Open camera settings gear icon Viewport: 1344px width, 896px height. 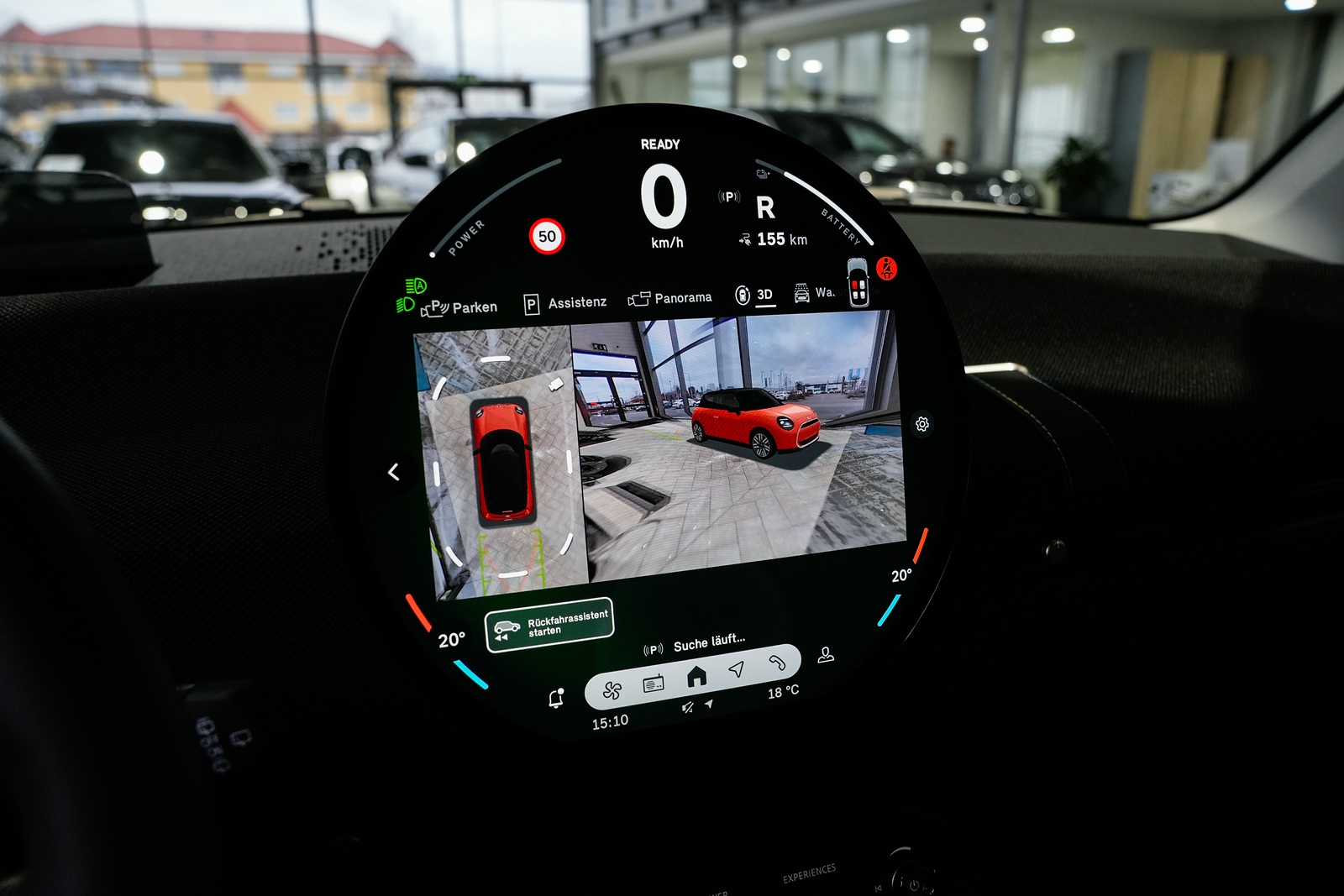click(922, 424)
